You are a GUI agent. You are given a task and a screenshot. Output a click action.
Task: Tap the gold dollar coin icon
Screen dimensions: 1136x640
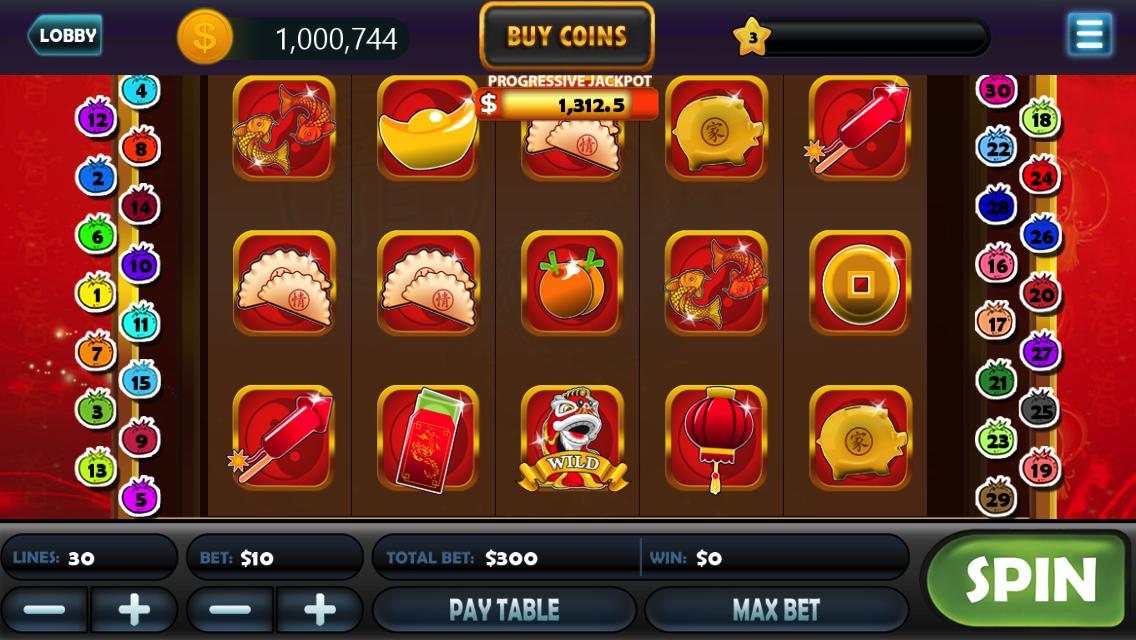(205, 38)
